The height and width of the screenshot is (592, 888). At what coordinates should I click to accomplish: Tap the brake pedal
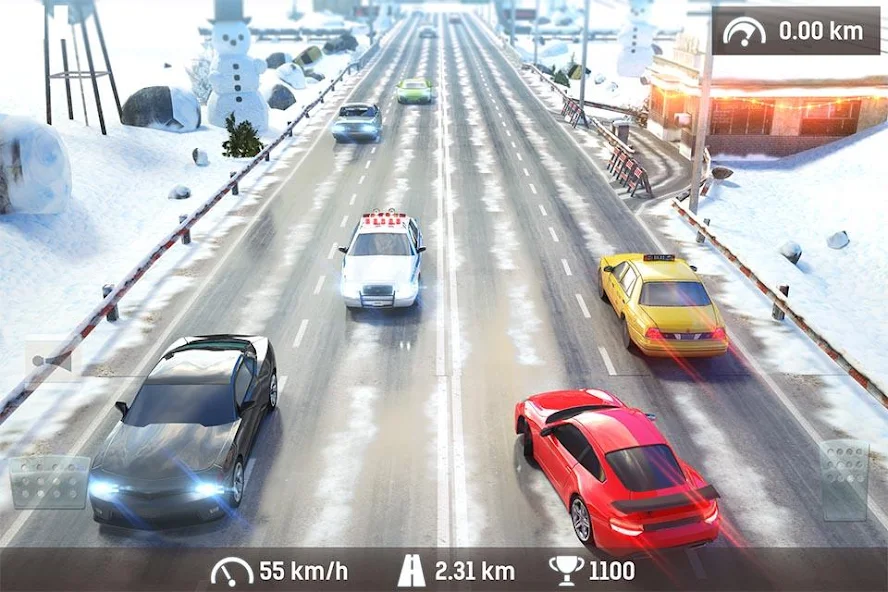tap(49, 482)
